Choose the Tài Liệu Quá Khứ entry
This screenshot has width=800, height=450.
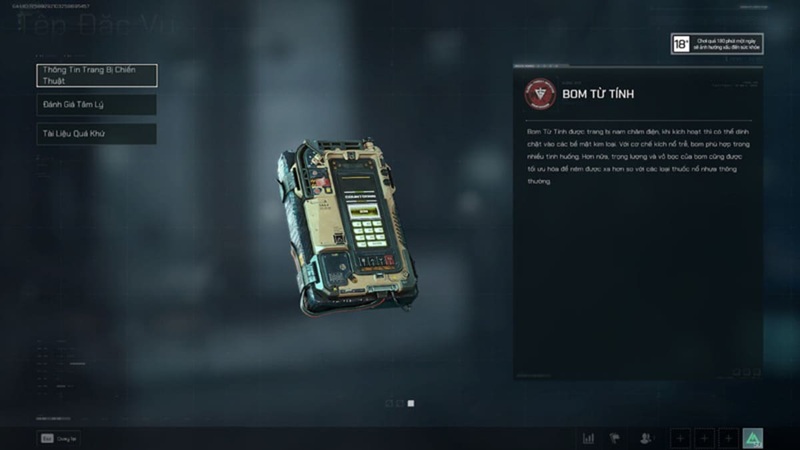96,133
